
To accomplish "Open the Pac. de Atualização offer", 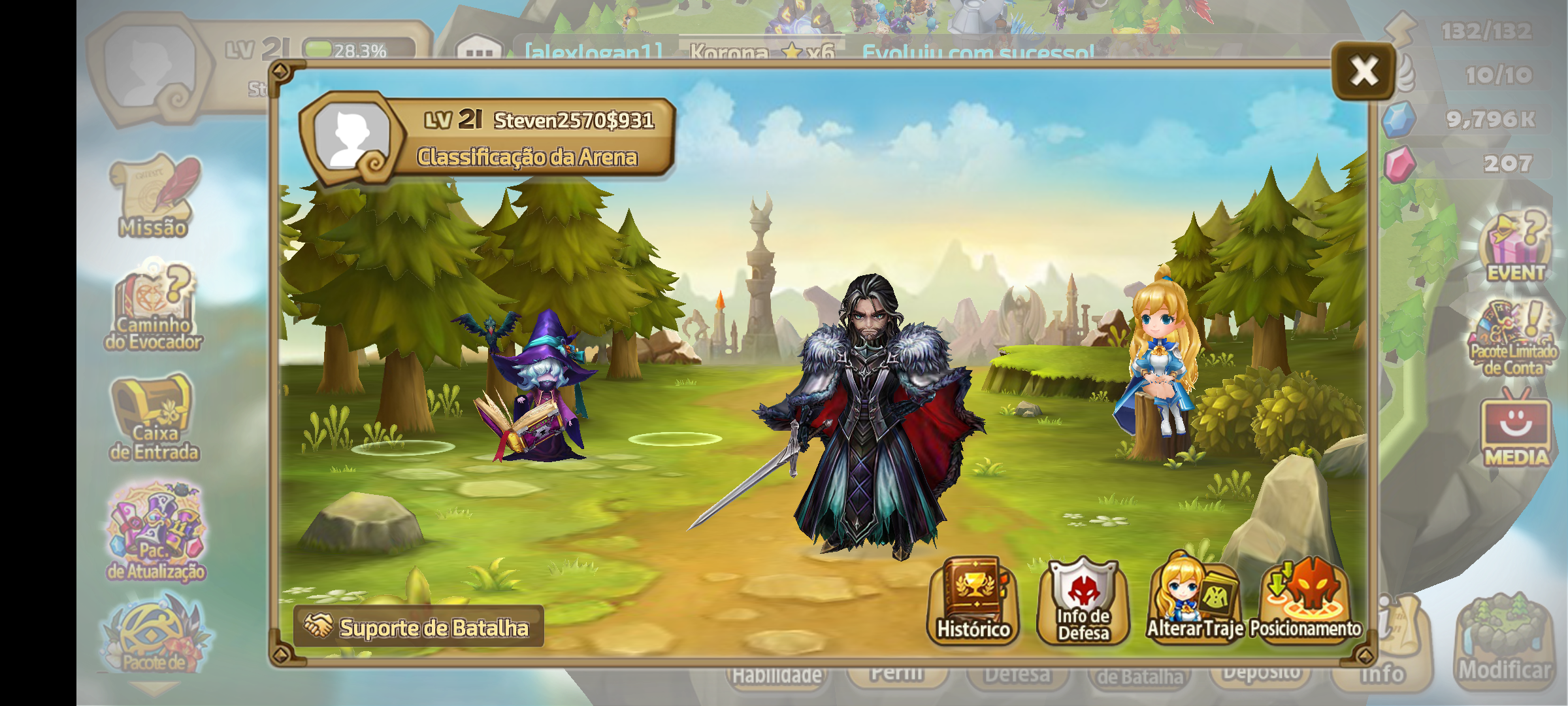I will [x=156, y=533].
